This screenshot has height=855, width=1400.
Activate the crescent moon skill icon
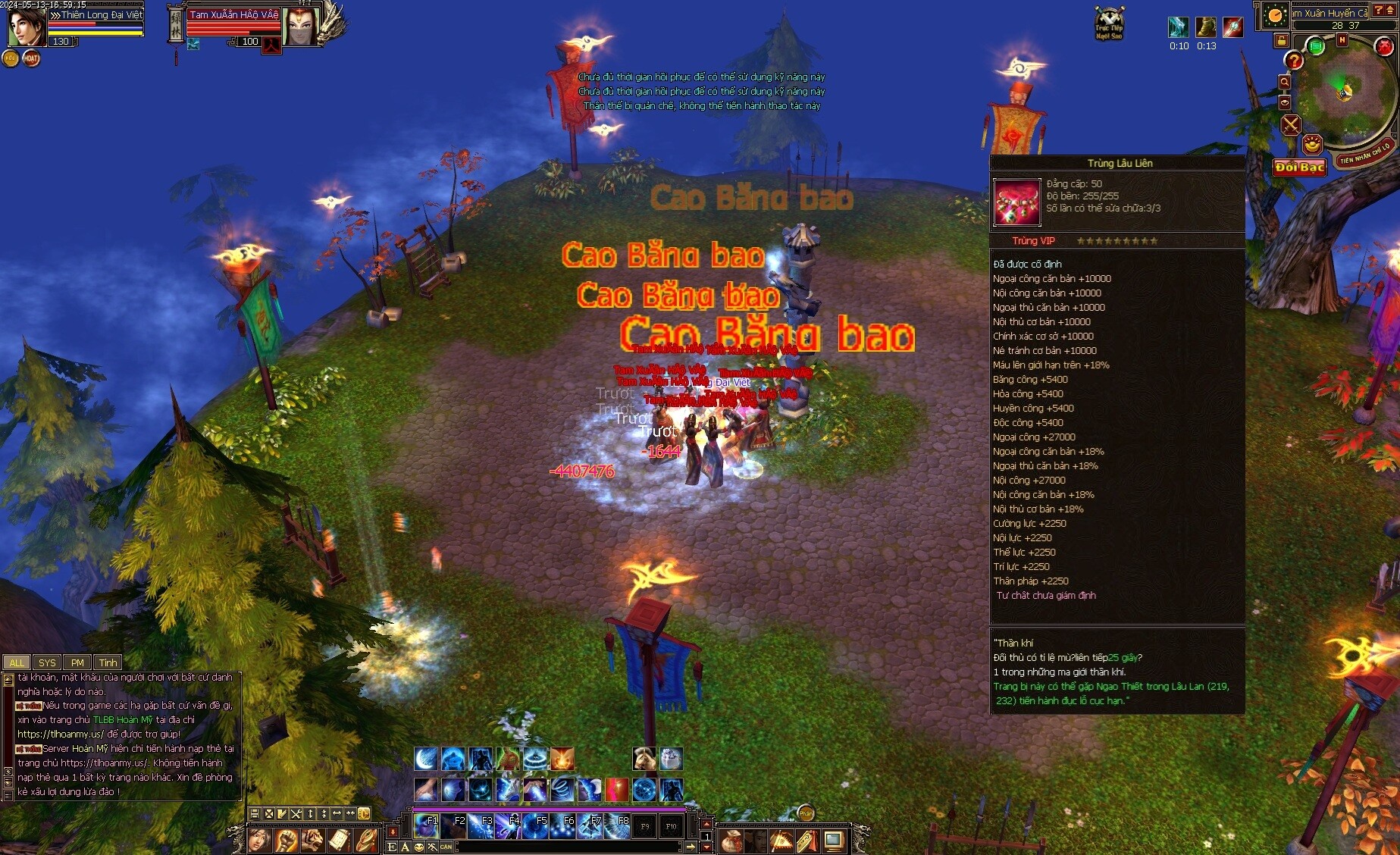click(x=426, y=758)
